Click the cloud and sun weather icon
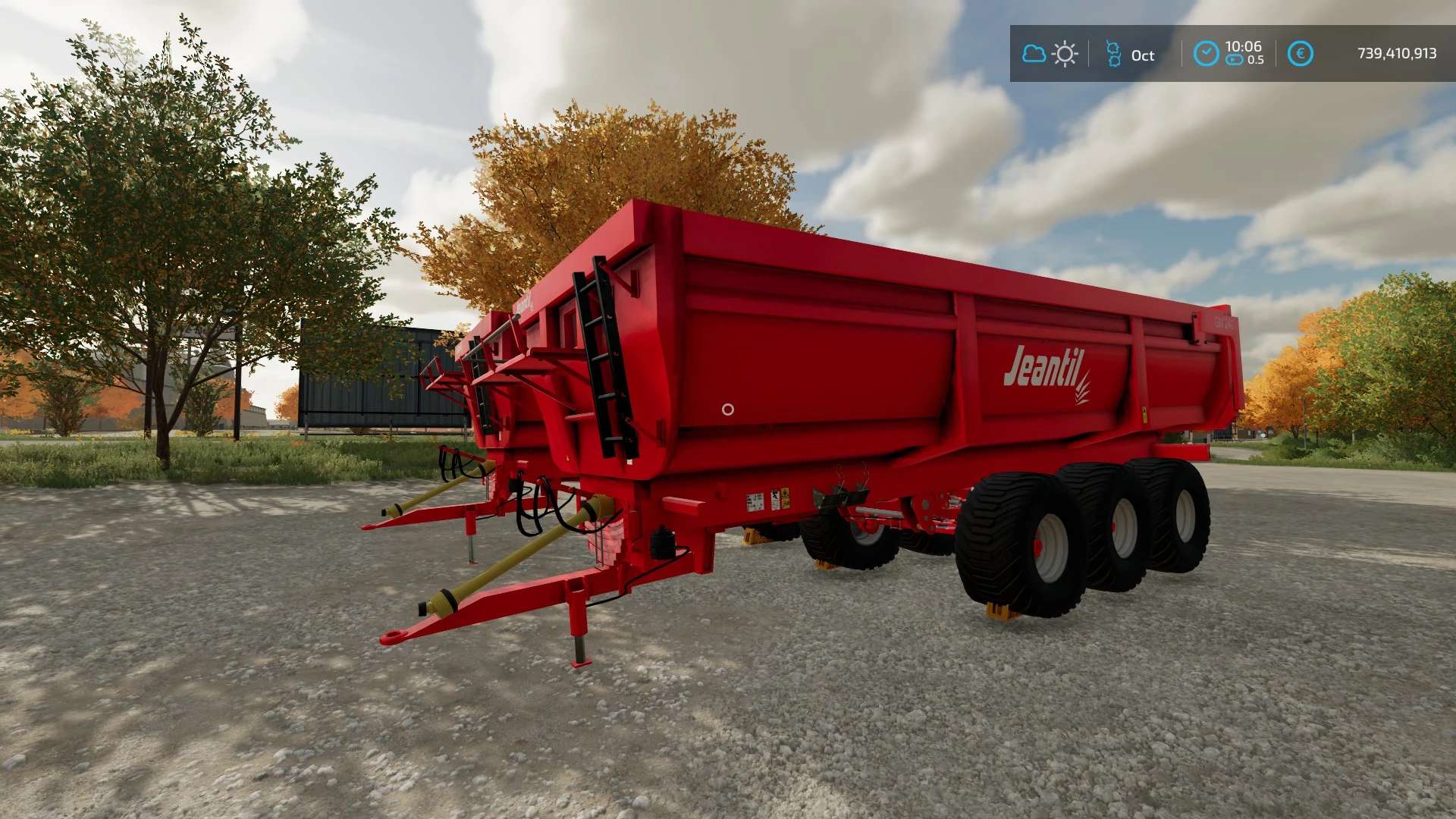This screenshot has width=1456, height=819. click(1050, 54)
